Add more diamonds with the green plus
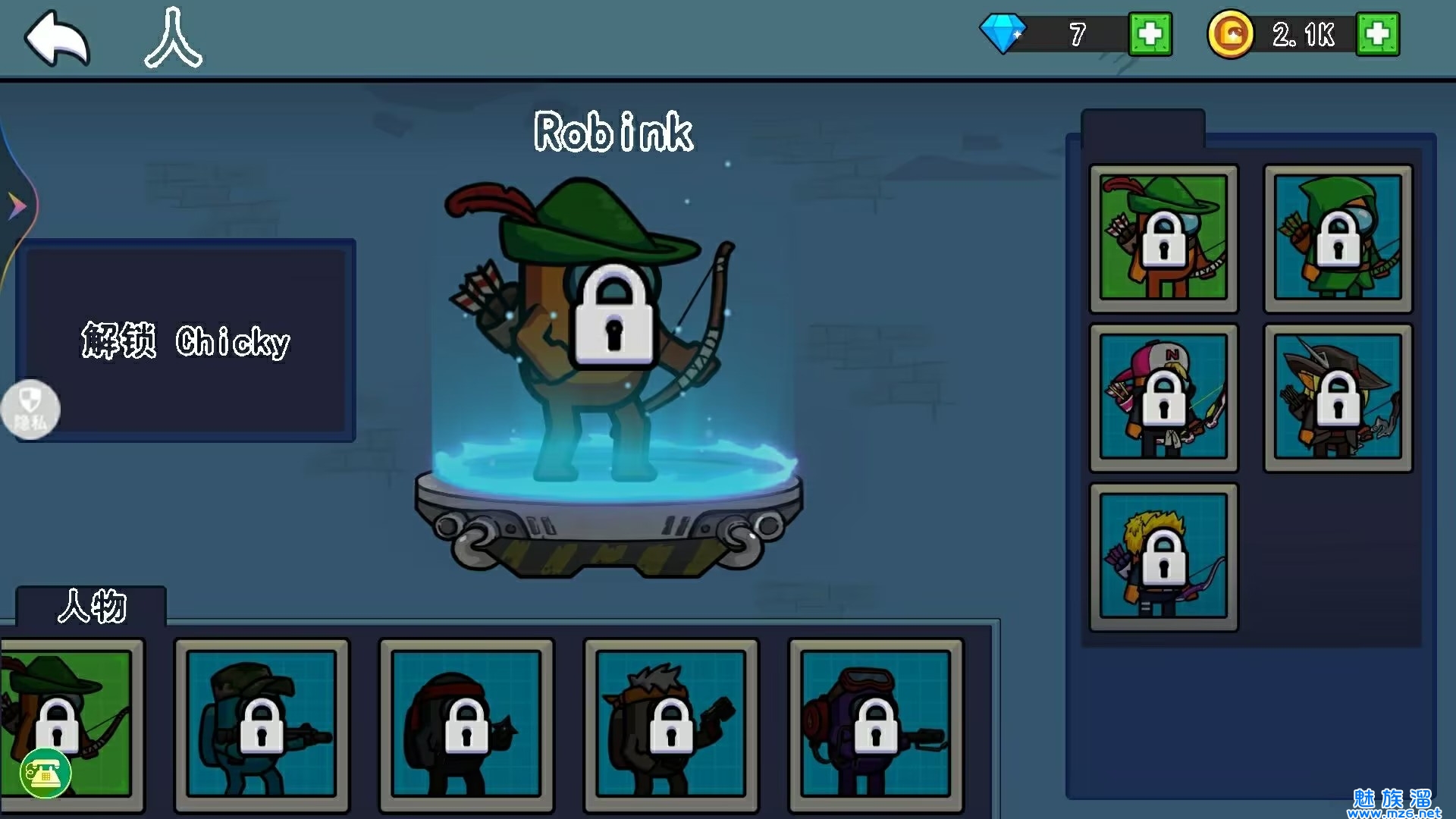This screenshot has height=819, width=1456. pos(1150,34)
